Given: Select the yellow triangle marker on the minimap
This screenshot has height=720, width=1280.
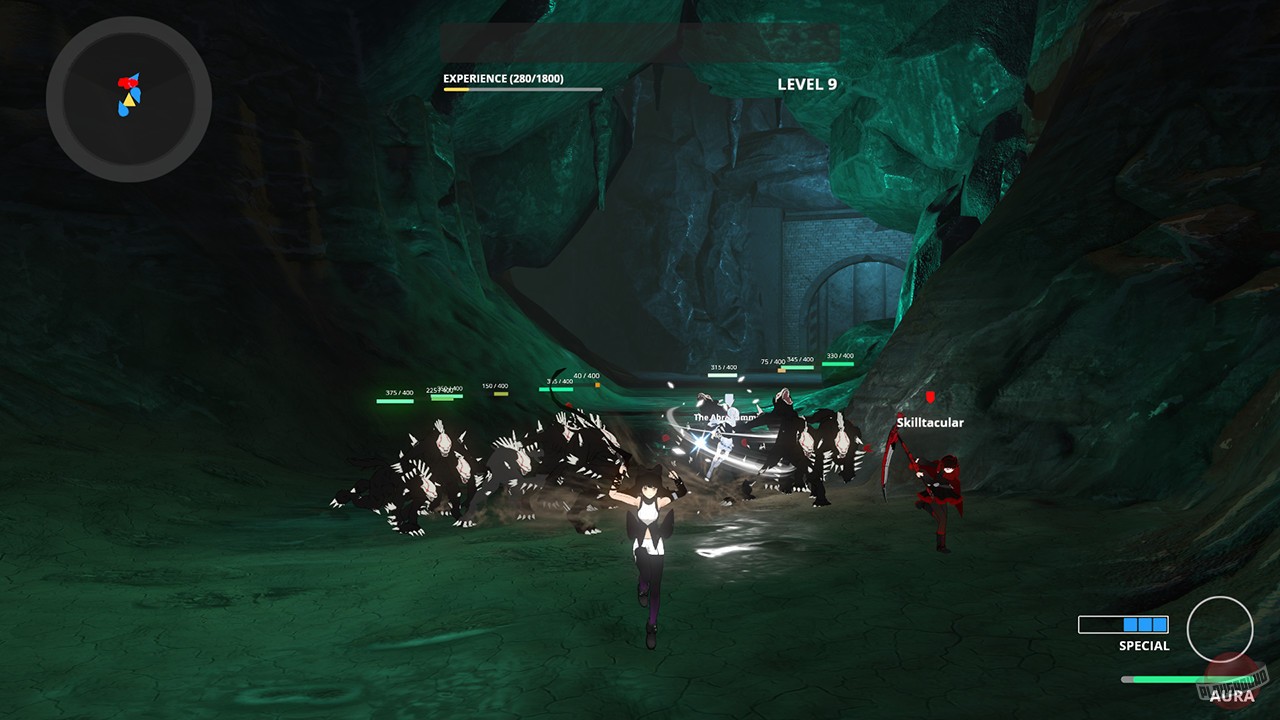Looking at the screenshot, I should [x=129, y=100].
